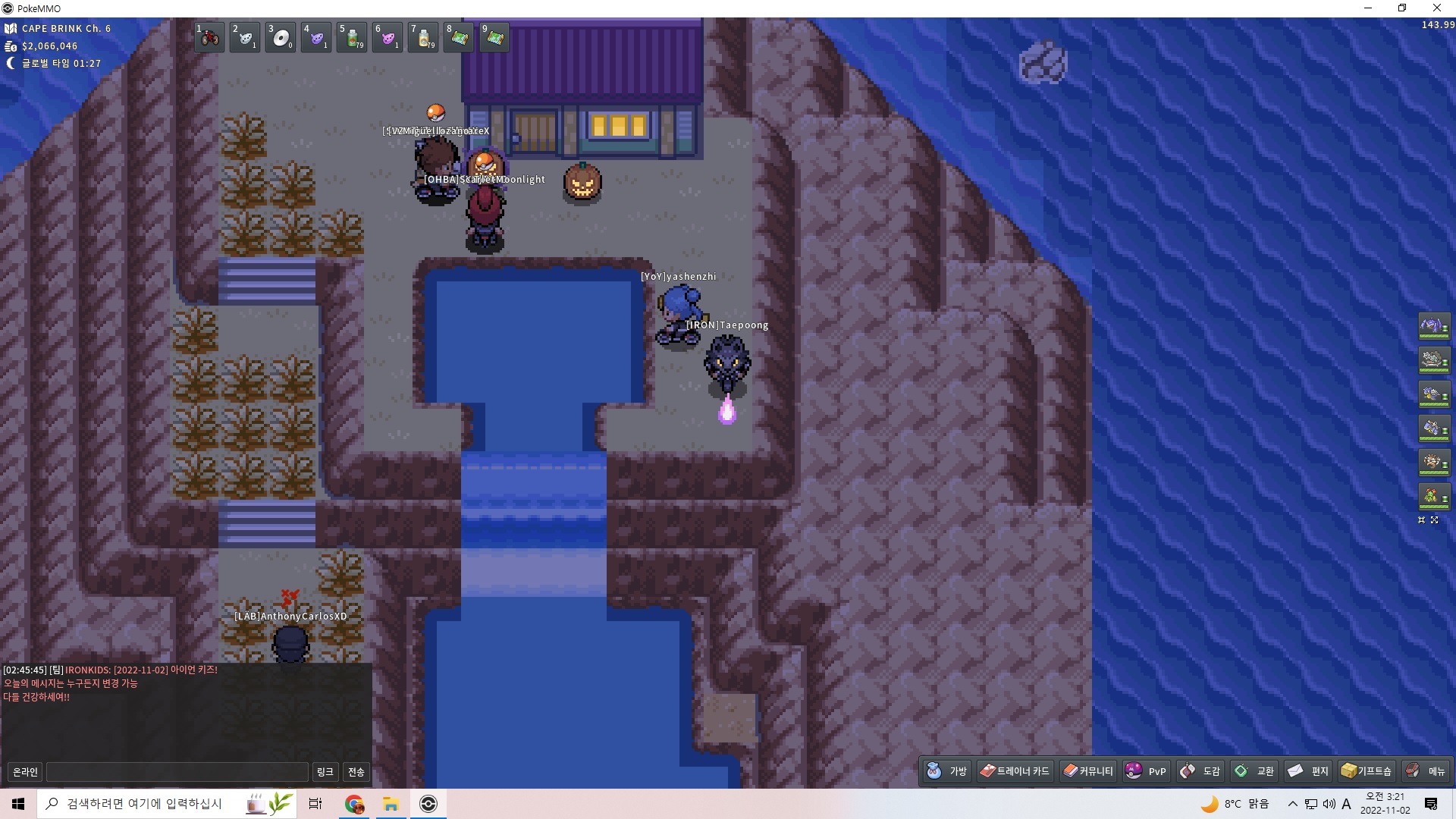Use the bicycle in hotbar slot 1
The image size is (1456, 819).
(x=209, y=37)
